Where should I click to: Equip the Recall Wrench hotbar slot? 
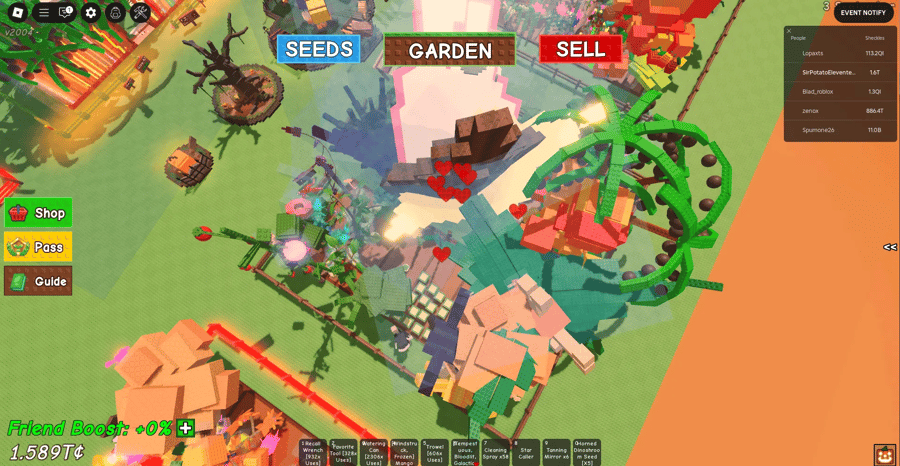tap(313, 452)
